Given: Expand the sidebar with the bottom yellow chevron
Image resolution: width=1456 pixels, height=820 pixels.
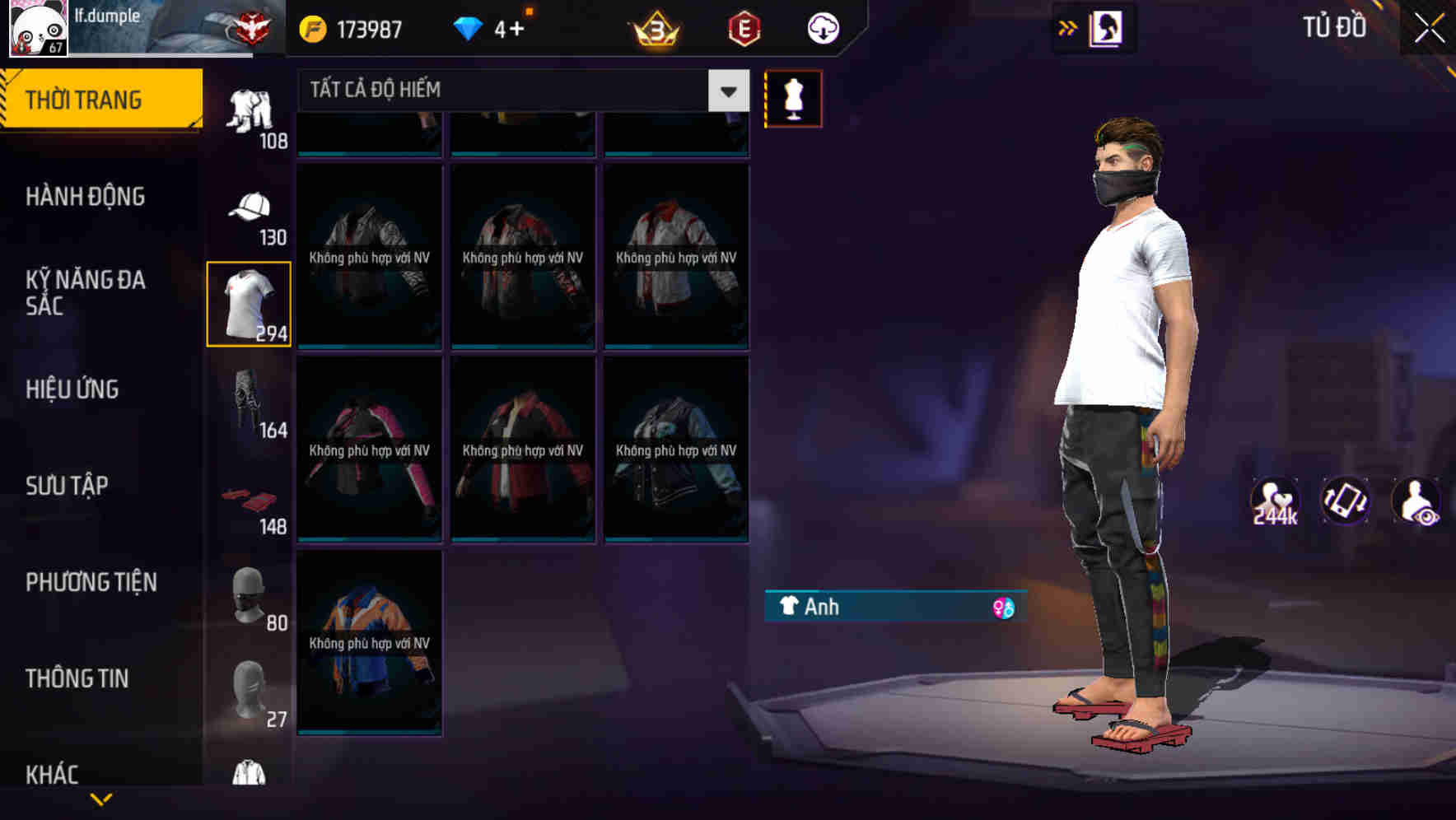Looking at the screenshot, I should click(101, 797).
